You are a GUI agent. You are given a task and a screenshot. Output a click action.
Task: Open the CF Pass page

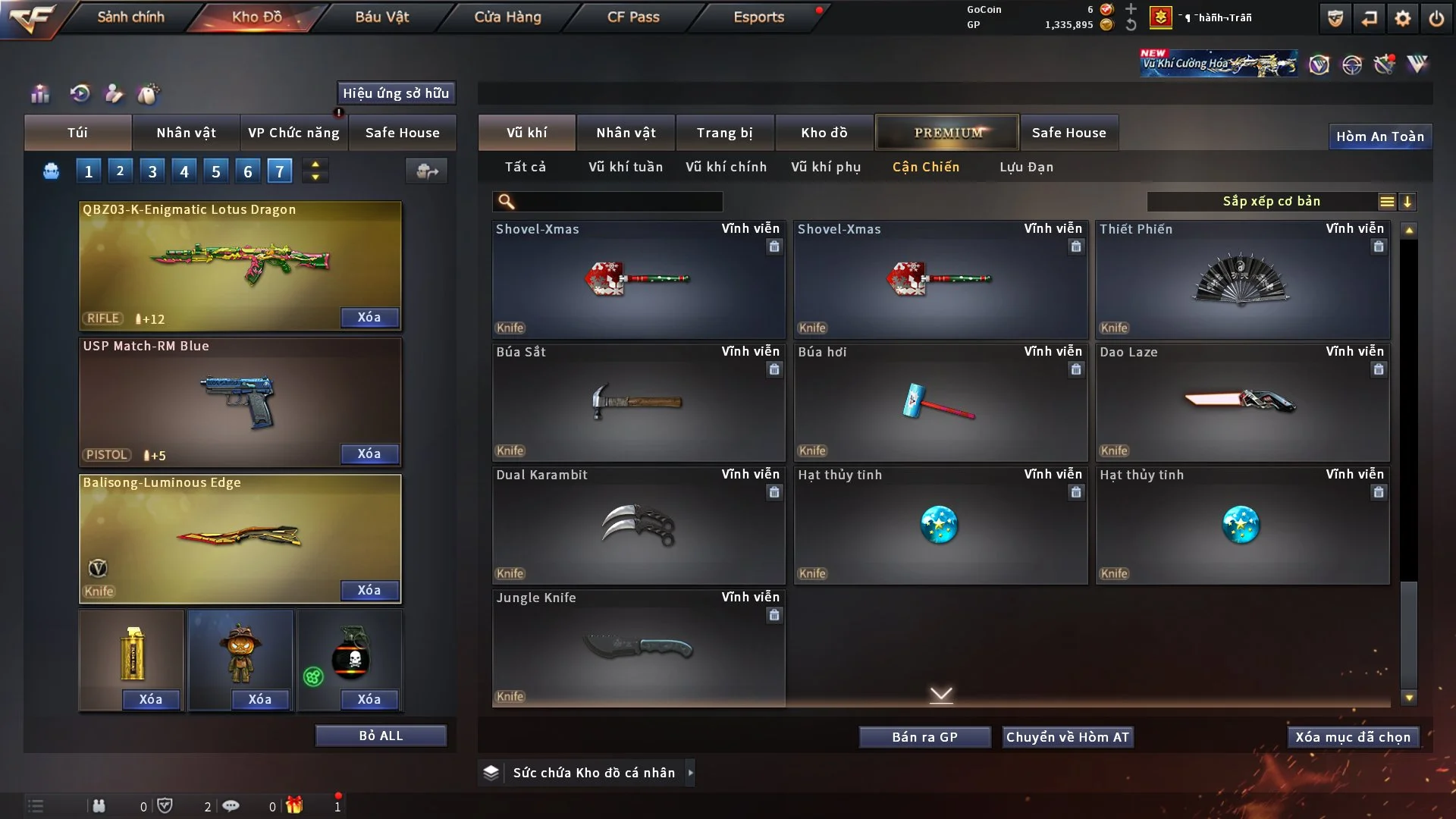click(x=633, y=17)
